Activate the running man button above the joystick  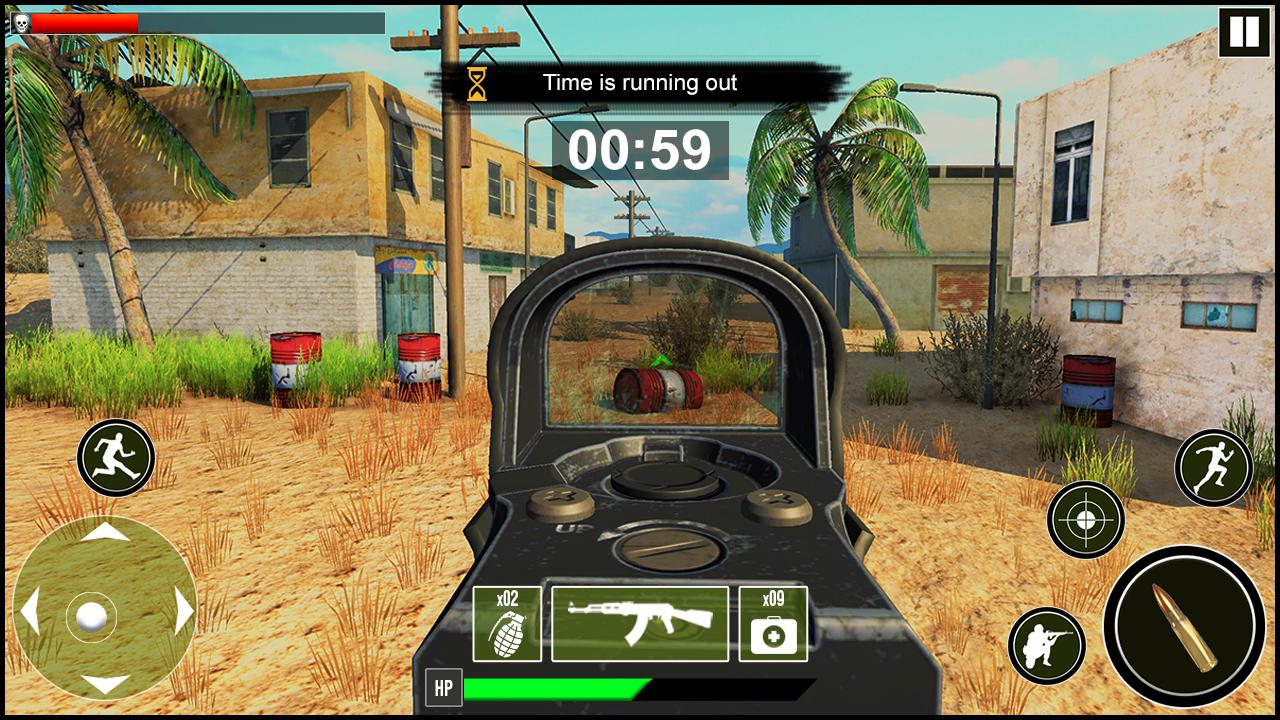pyautogui.click(x=116, y=458)
